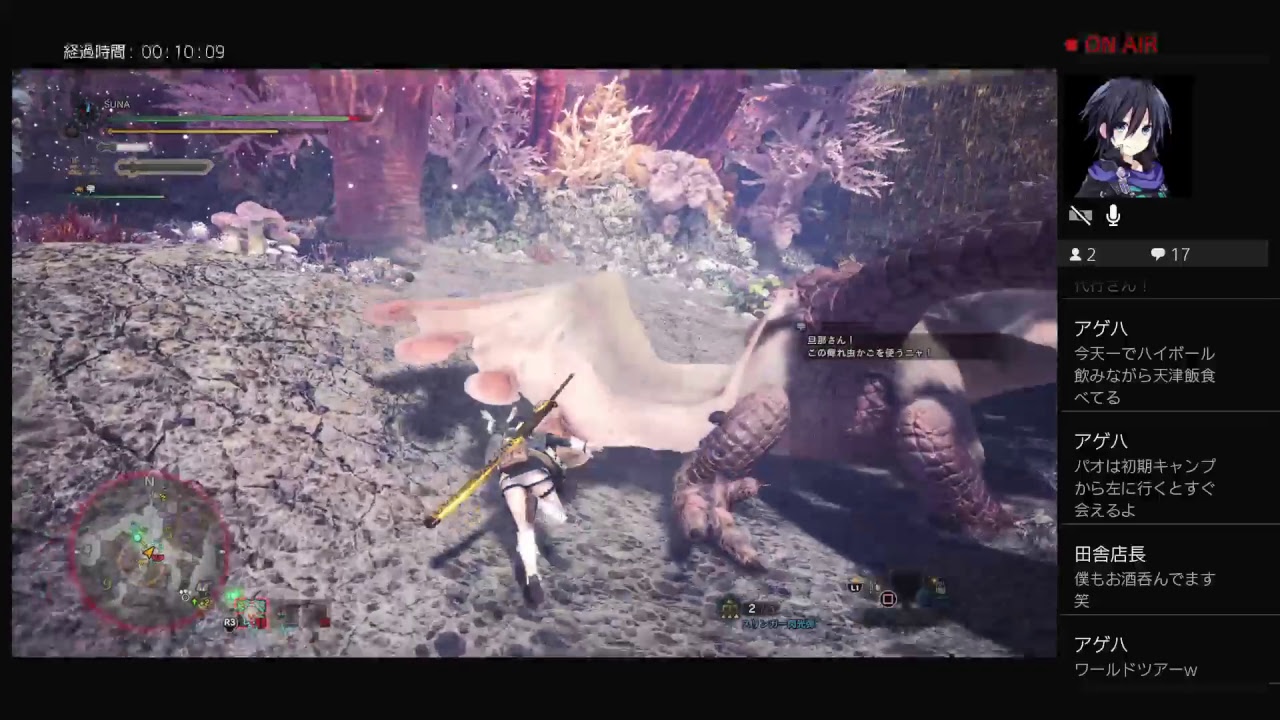Viewport: 1280px width, 720px height.
Task: Click the viewer count person icon
Action: (1078, 255)
